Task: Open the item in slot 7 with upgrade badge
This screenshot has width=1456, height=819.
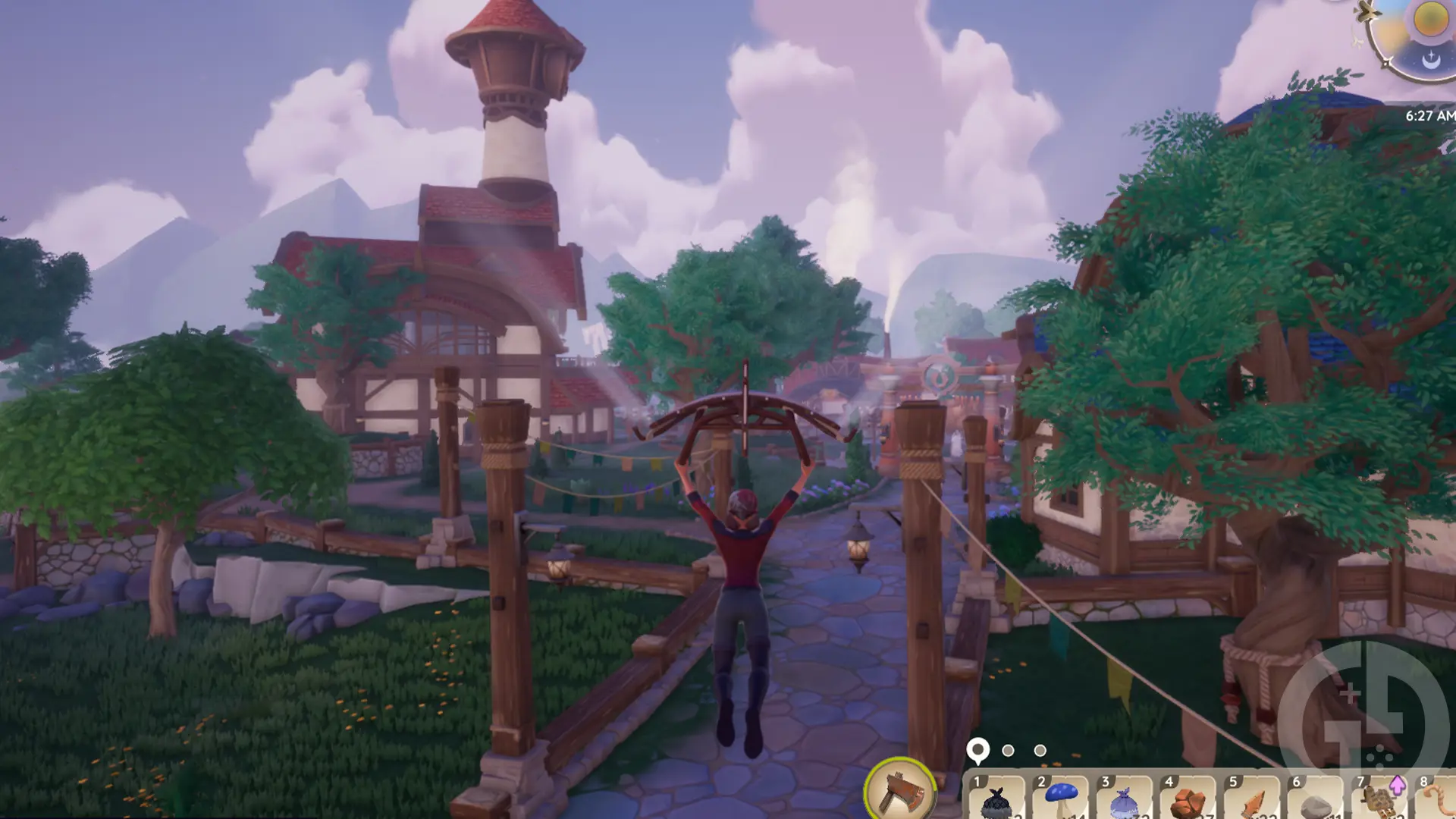Action: [1379, 800]
